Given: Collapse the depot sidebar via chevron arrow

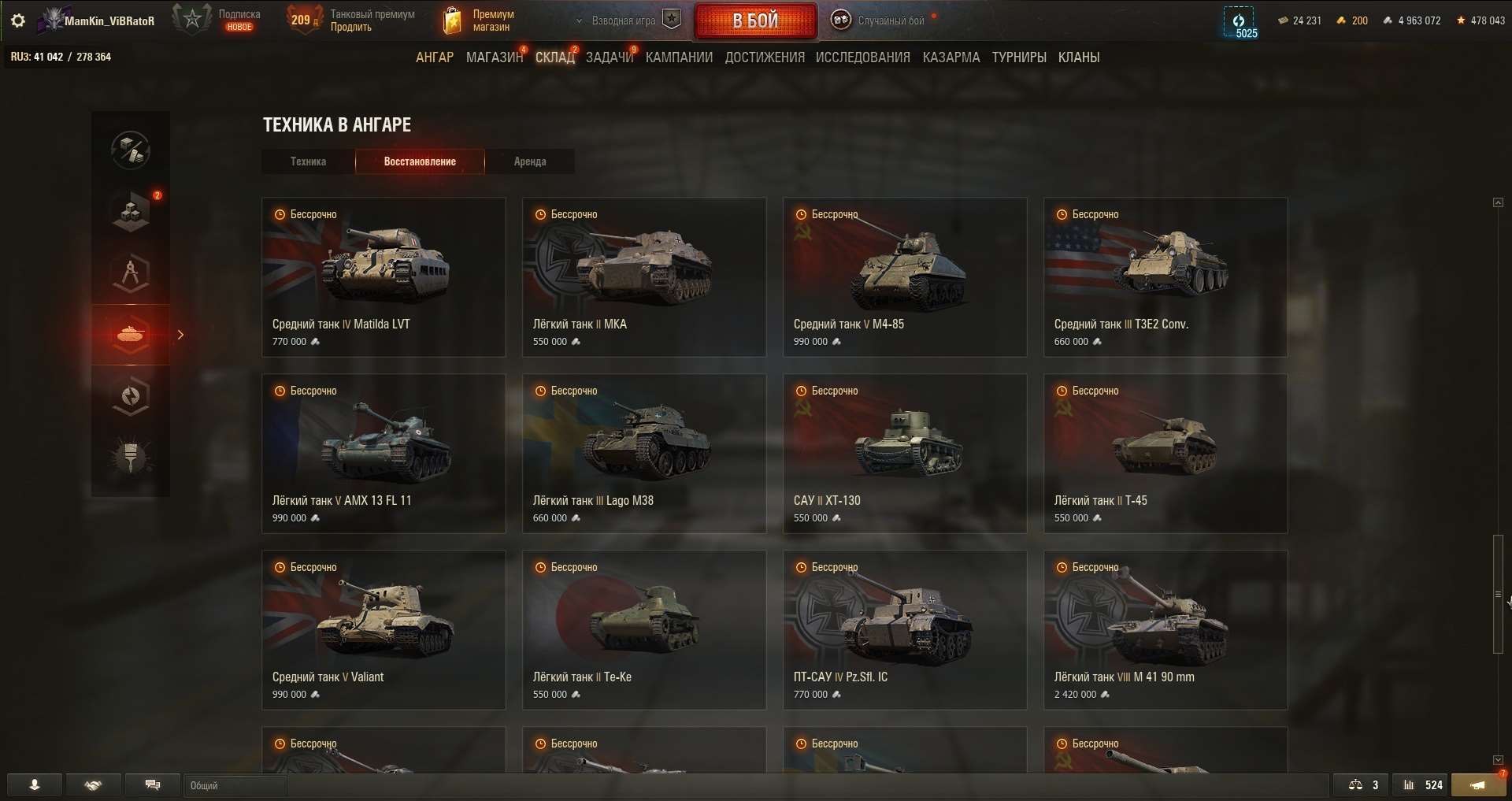Looking at the screenshot, I should pos(180,335).
